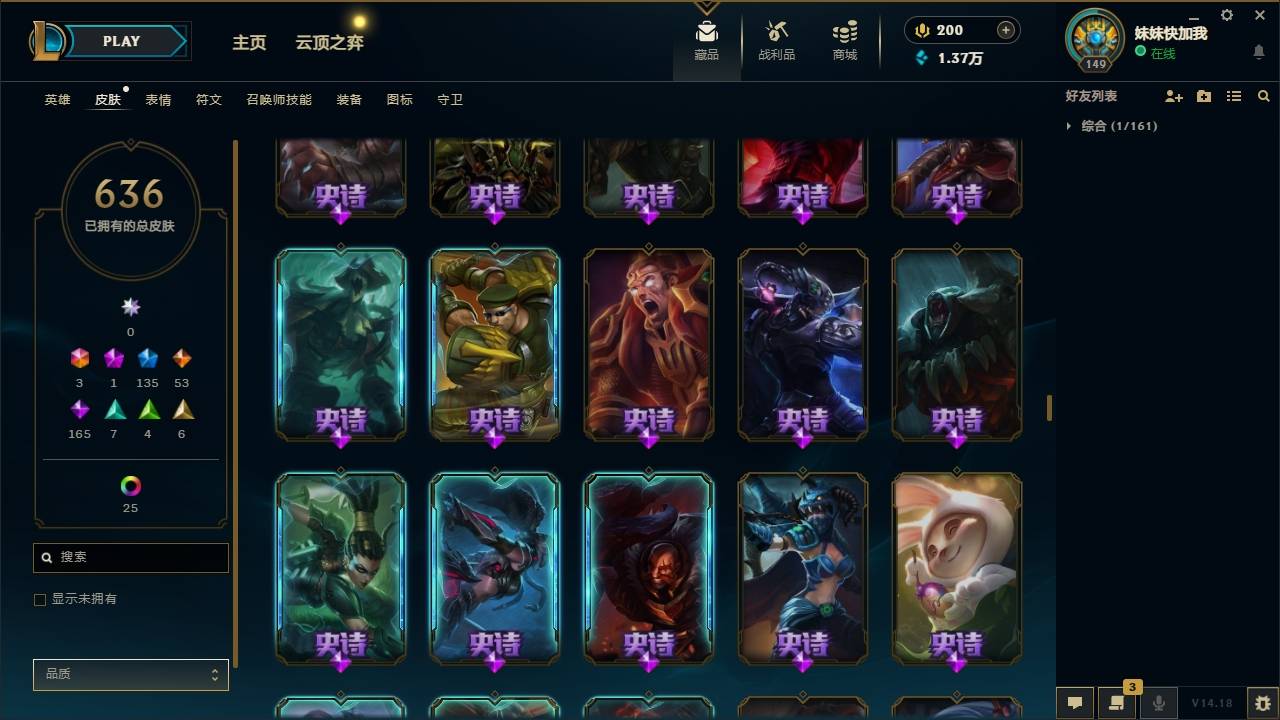Open the friends list display options icon

tap(1234, 96)
